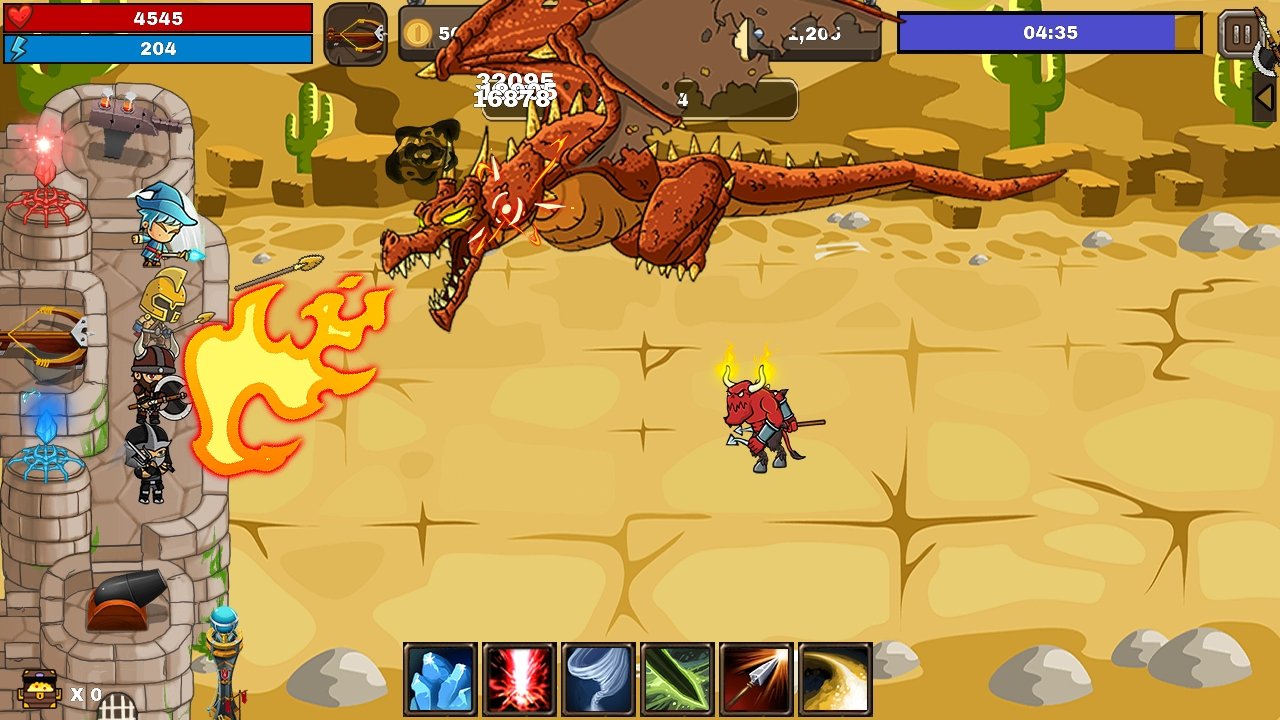Activate the golden slash wave skill
The height and width of the screenshot is (720, 1280).
click(835, 679)
